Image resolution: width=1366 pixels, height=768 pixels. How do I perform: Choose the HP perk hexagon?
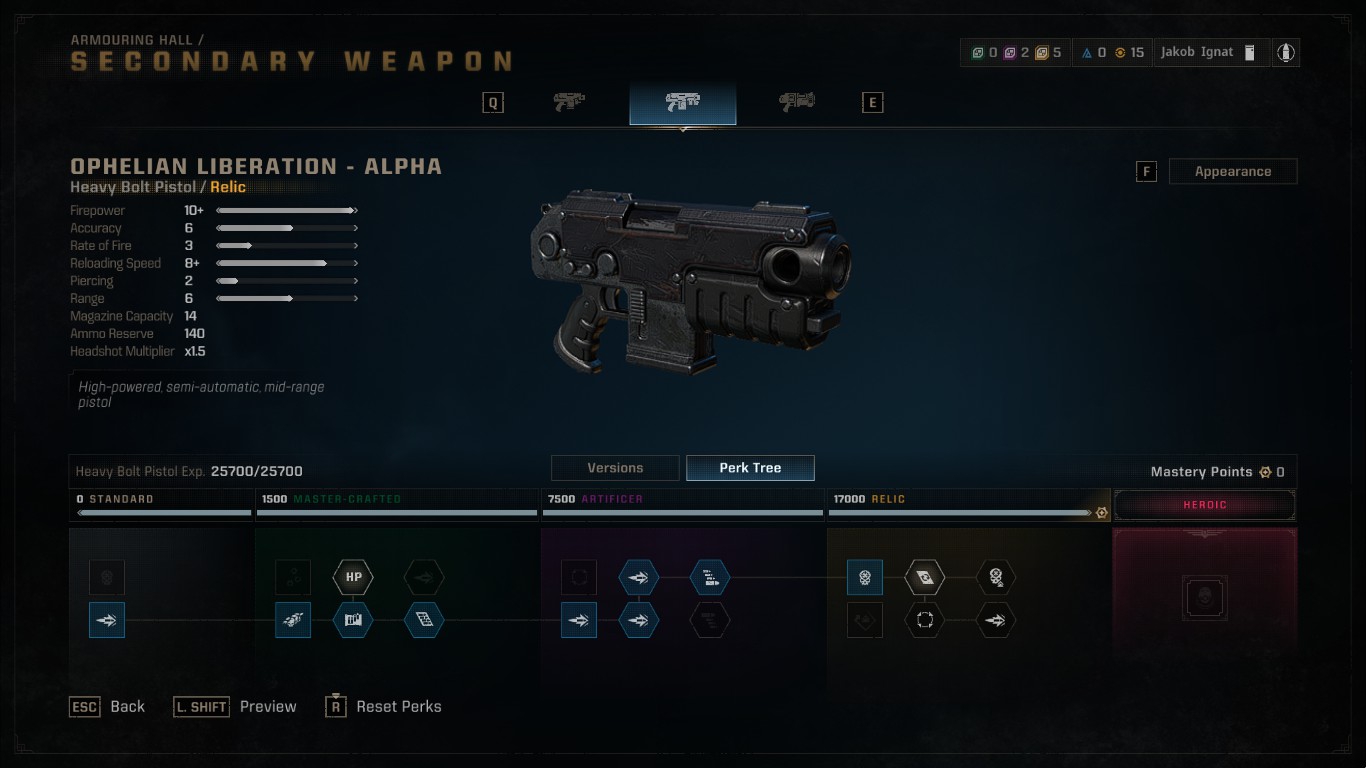[x=353, y=577]
